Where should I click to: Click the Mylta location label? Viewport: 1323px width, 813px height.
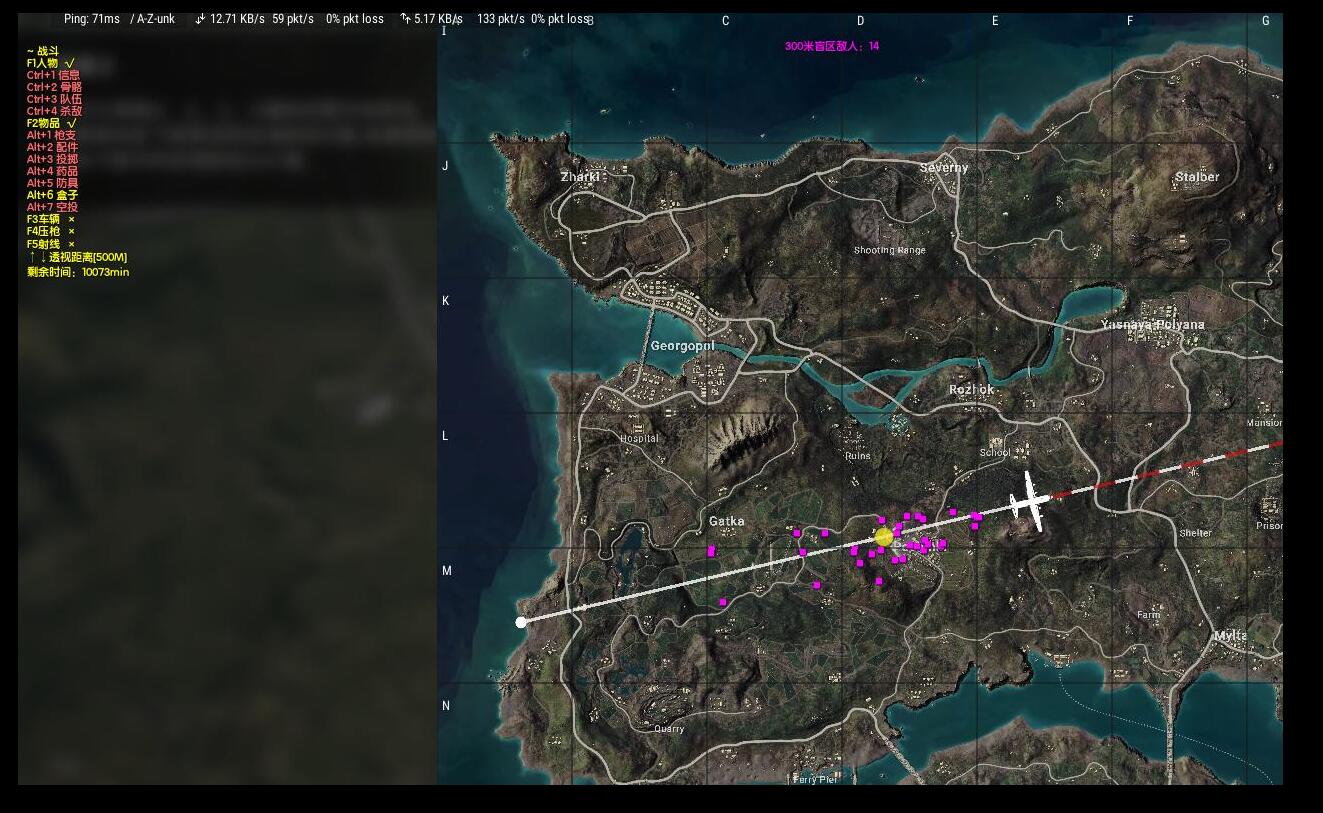1230,635
